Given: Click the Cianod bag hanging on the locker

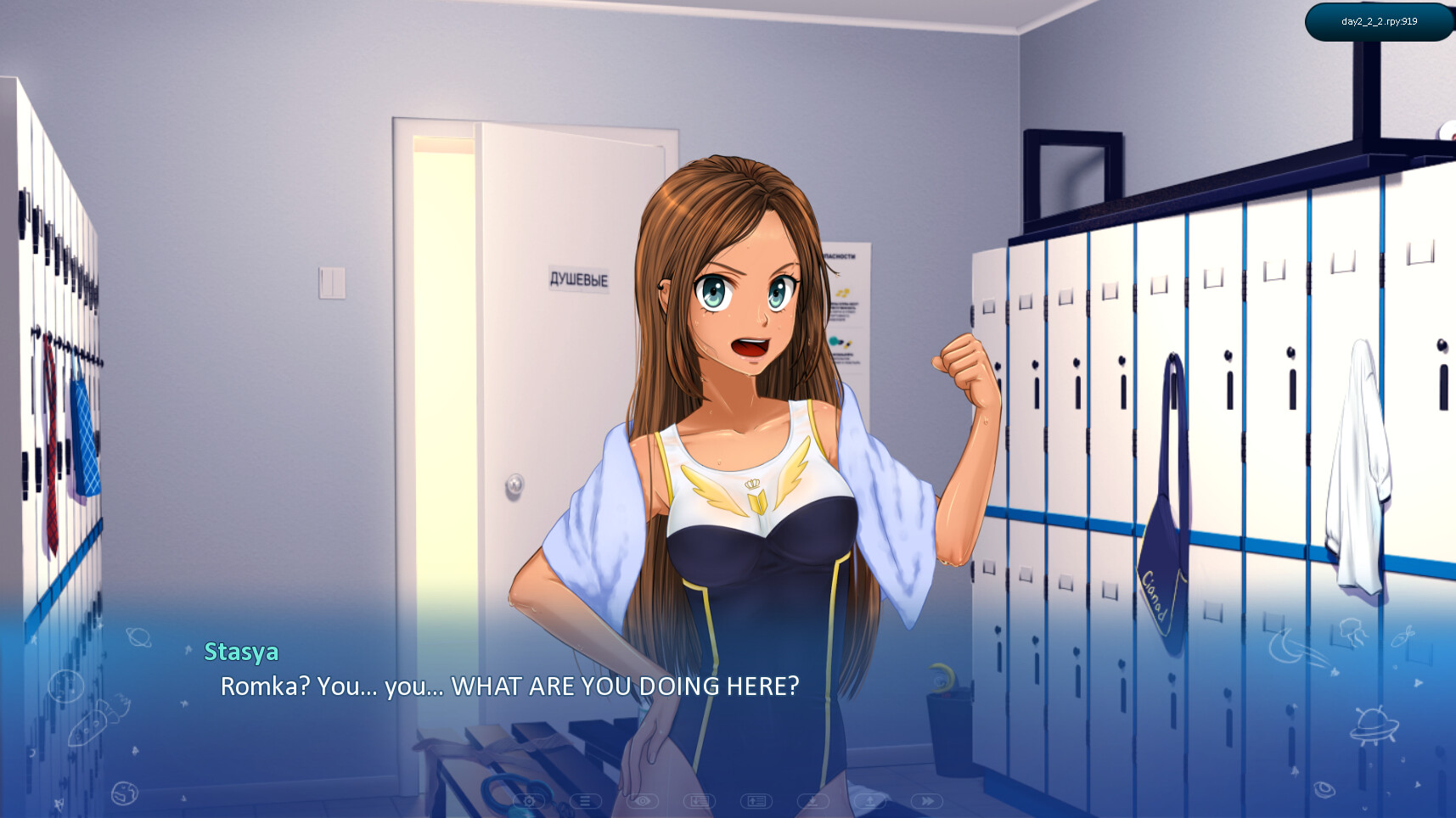Looking at the screenshot, I should point(1157,577).
